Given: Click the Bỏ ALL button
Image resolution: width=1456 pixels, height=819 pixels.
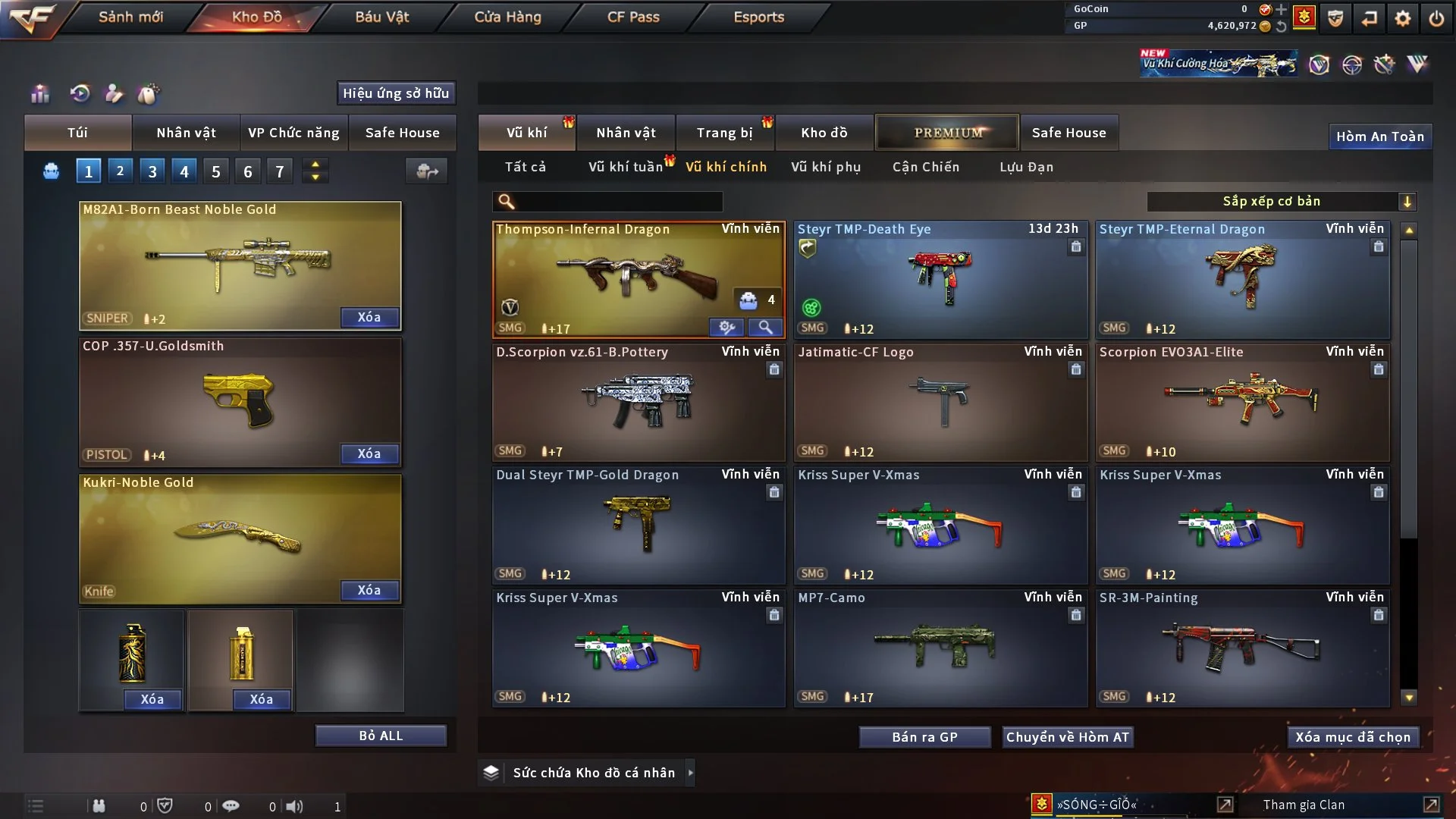Looking at the screenshot, I should pyautogui.click(x=381, y=736).
